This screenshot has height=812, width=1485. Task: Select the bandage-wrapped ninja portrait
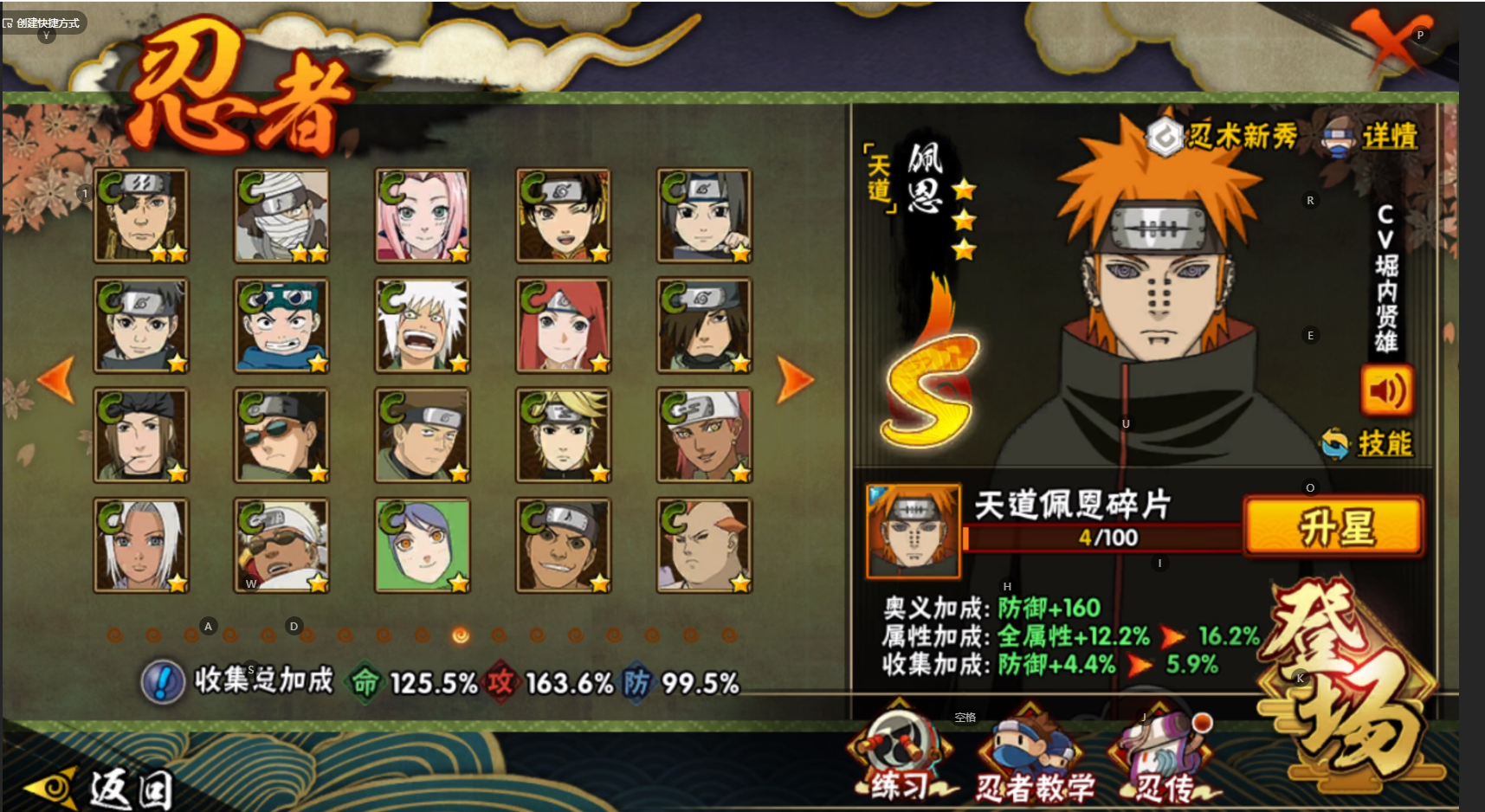(x=281, y=216)
